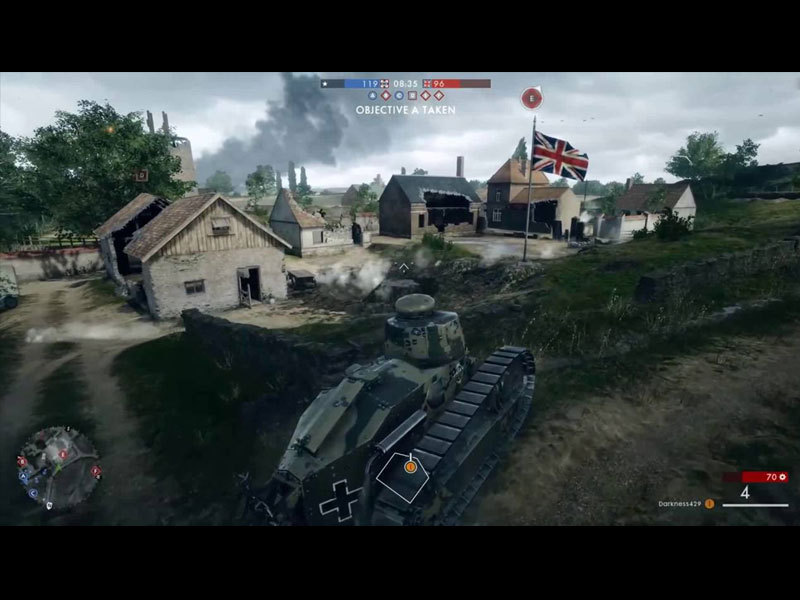Select the red objective E marker above the flag
Screen dimensions: 800x600
[532, 97]
